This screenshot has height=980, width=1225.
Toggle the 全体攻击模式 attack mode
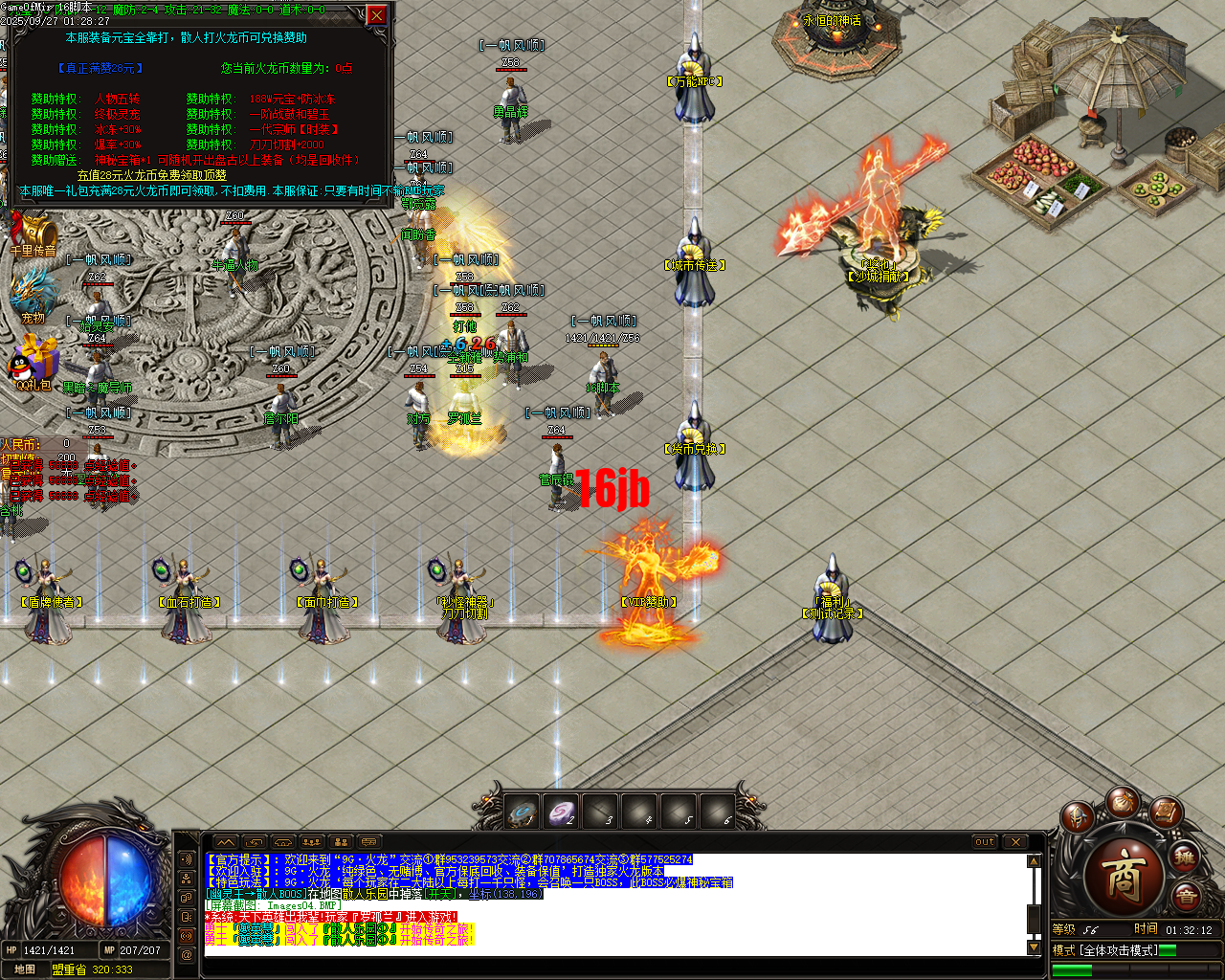point(1120,949)
